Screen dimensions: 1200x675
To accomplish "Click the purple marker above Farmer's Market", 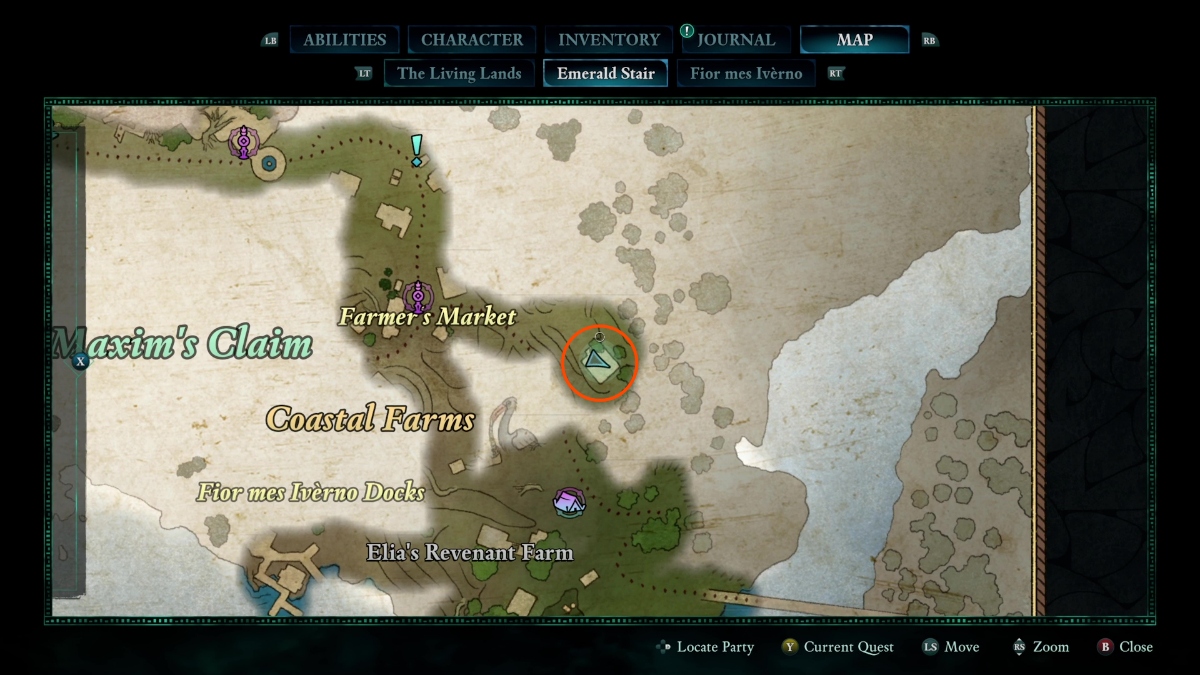I will 419,295.
